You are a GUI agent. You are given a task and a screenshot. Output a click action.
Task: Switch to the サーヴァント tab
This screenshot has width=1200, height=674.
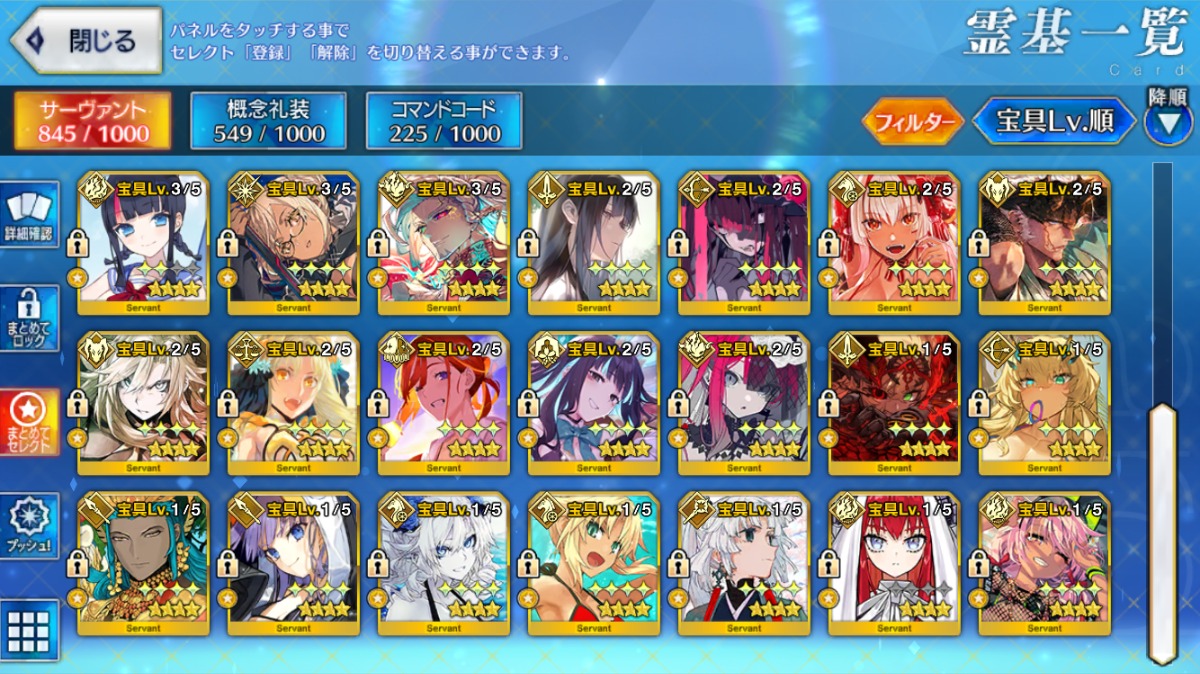click(x=92, y=121)
